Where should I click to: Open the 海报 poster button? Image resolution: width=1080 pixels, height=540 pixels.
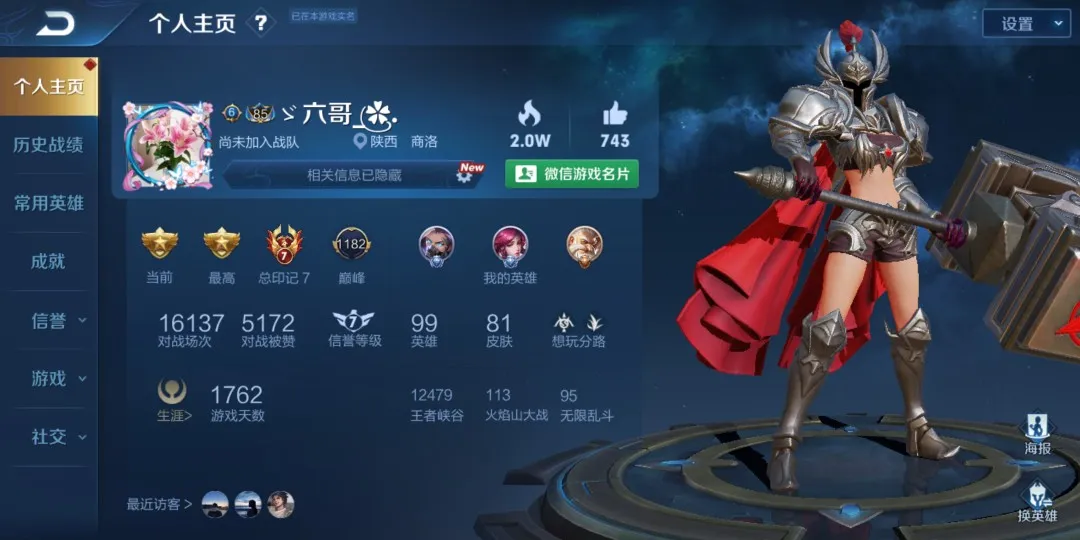click(x=1037, y=434)
